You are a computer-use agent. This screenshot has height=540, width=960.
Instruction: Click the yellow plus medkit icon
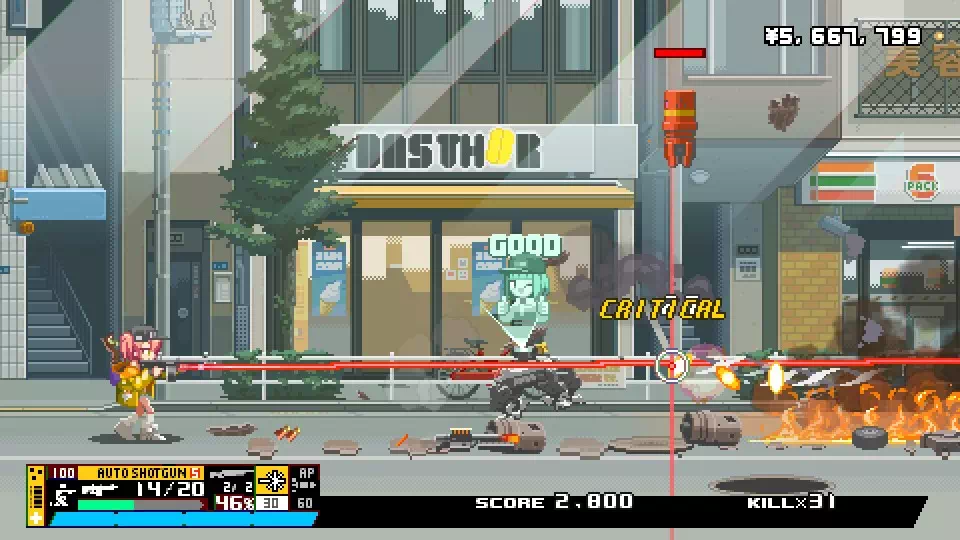[x=37, y=517]
